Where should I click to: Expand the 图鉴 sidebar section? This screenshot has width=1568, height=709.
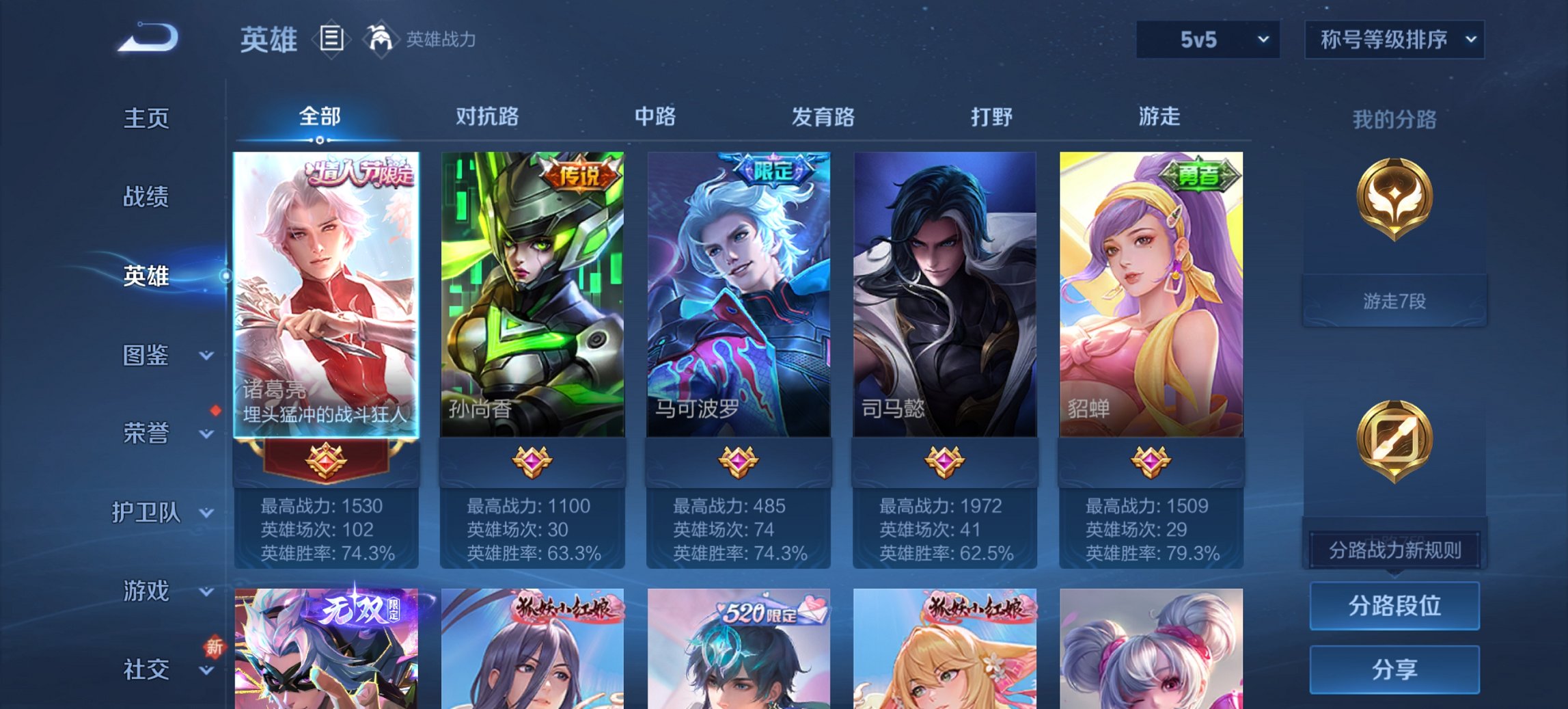(147, 356)
